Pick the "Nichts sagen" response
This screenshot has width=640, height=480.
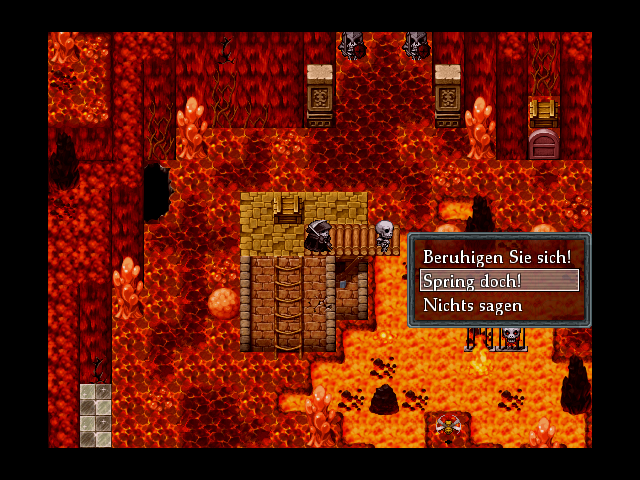pos(499,305)
